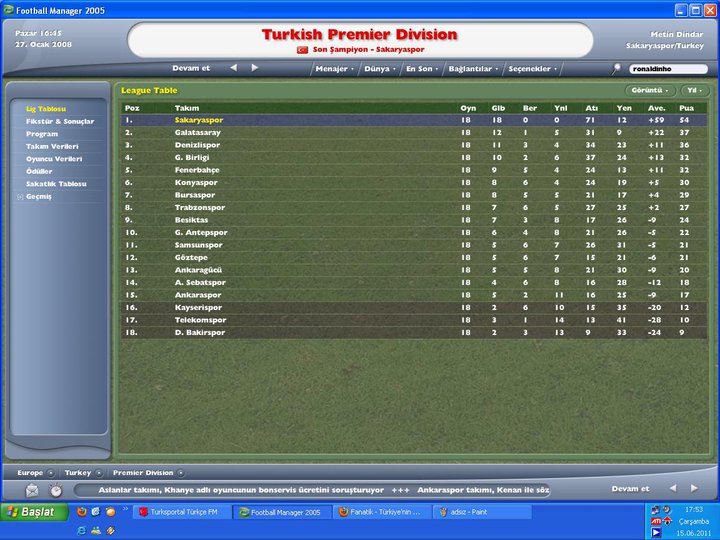720x540 pixels.
Task: Open the Seçenekler menu
Action: click(x=533, y=69)
